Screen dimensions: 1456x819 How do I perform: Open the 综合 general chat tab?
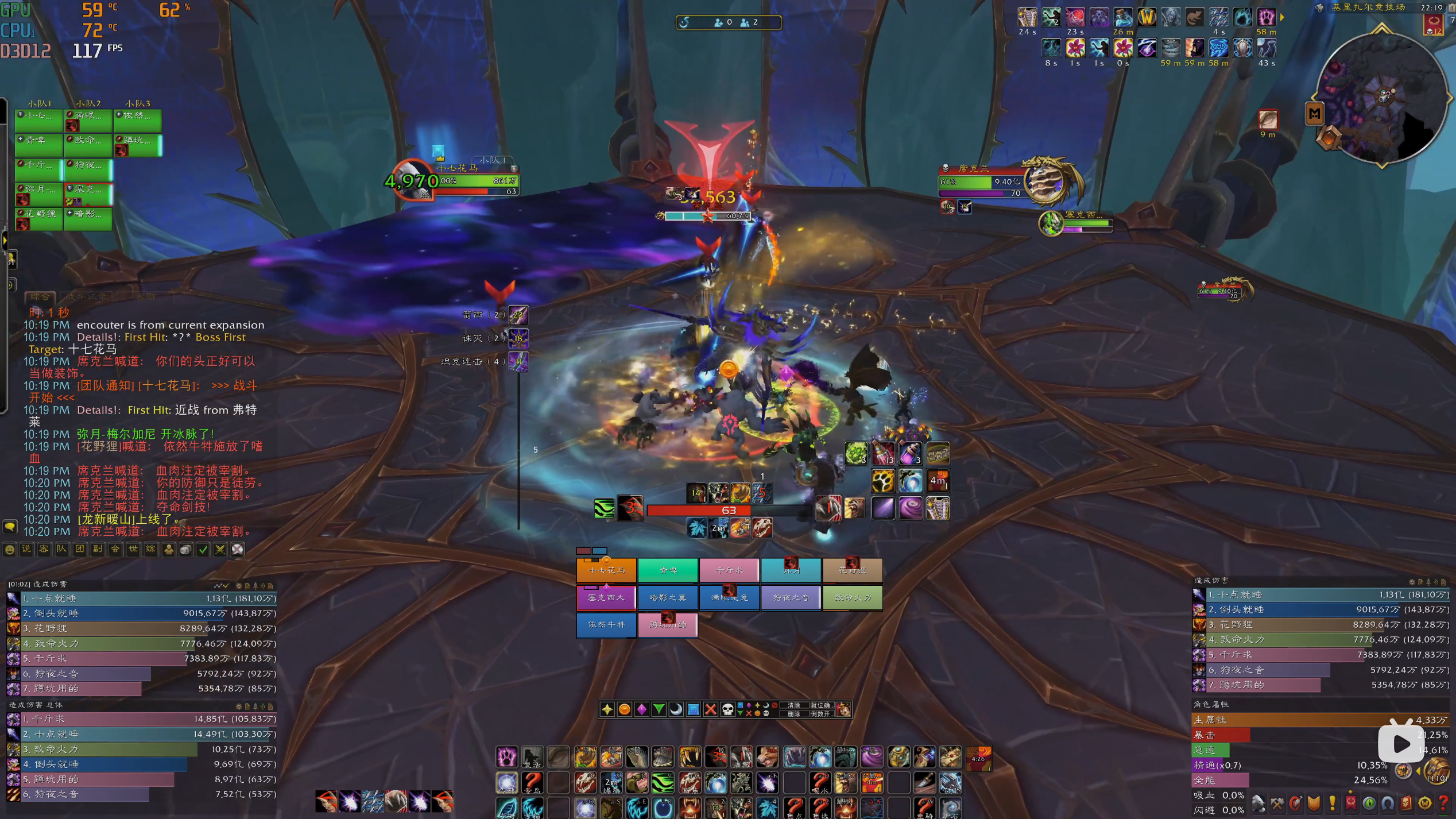(40, 296)
